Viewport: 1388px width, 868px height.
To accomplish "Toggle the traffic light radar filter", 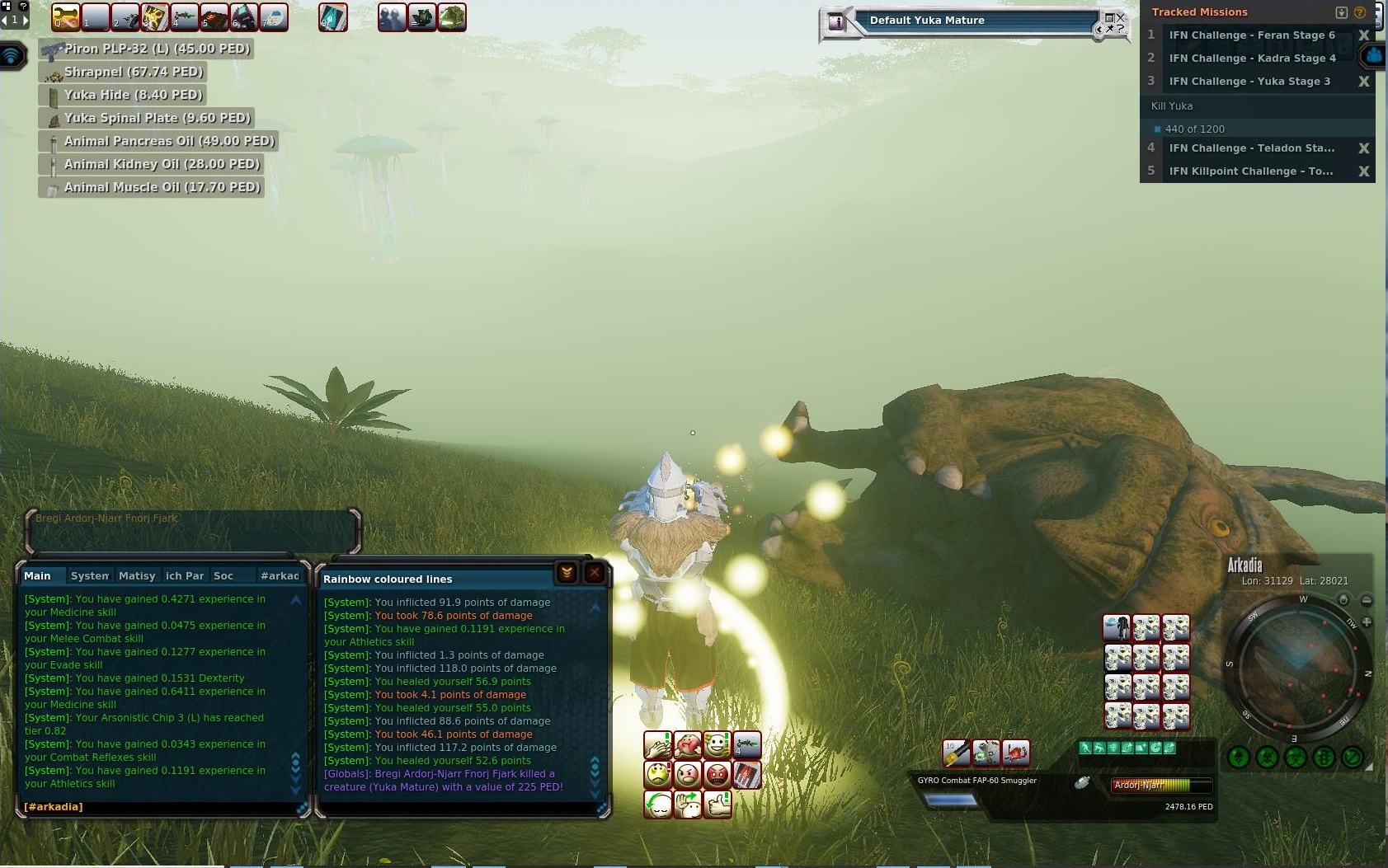I will tap(1324, 757).
